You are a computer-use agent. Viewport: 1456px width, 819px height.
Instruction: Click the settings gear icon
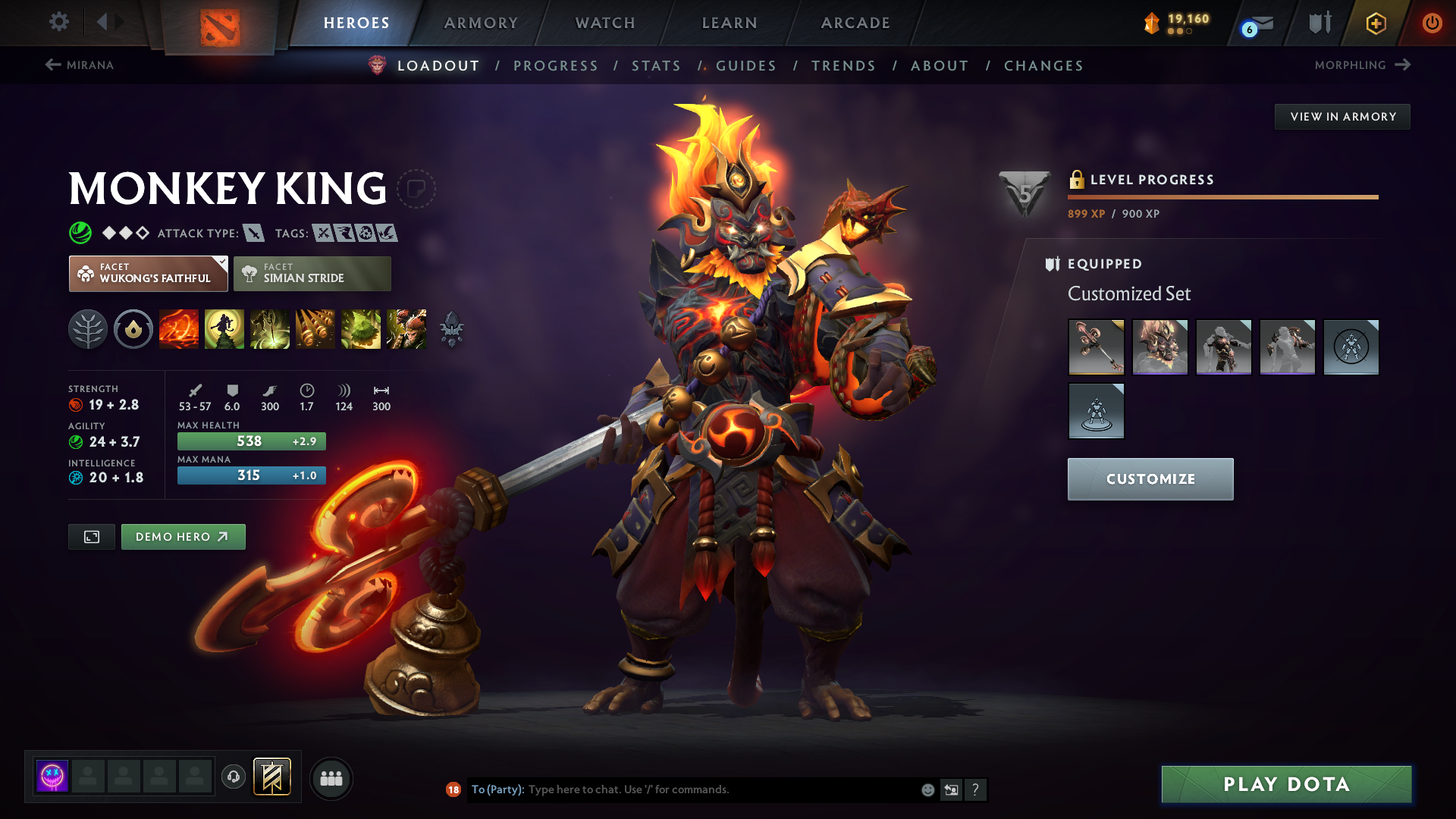(x=59, y=22)
